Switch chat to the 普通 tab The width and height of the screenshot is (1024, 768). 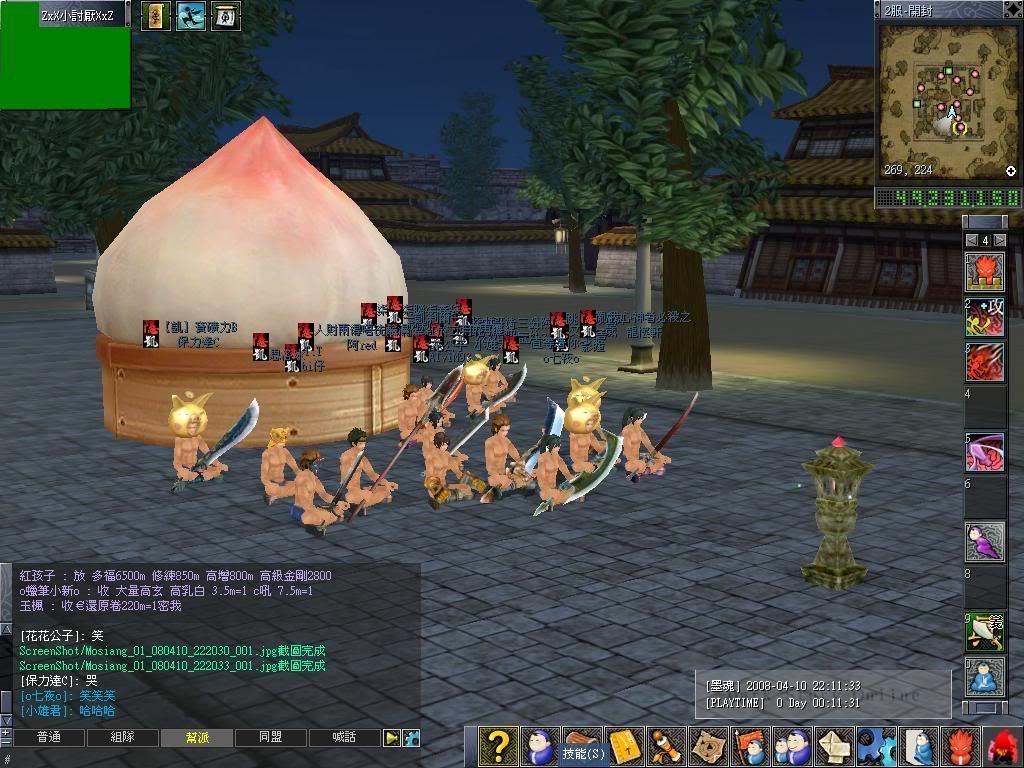coord(48,738)
